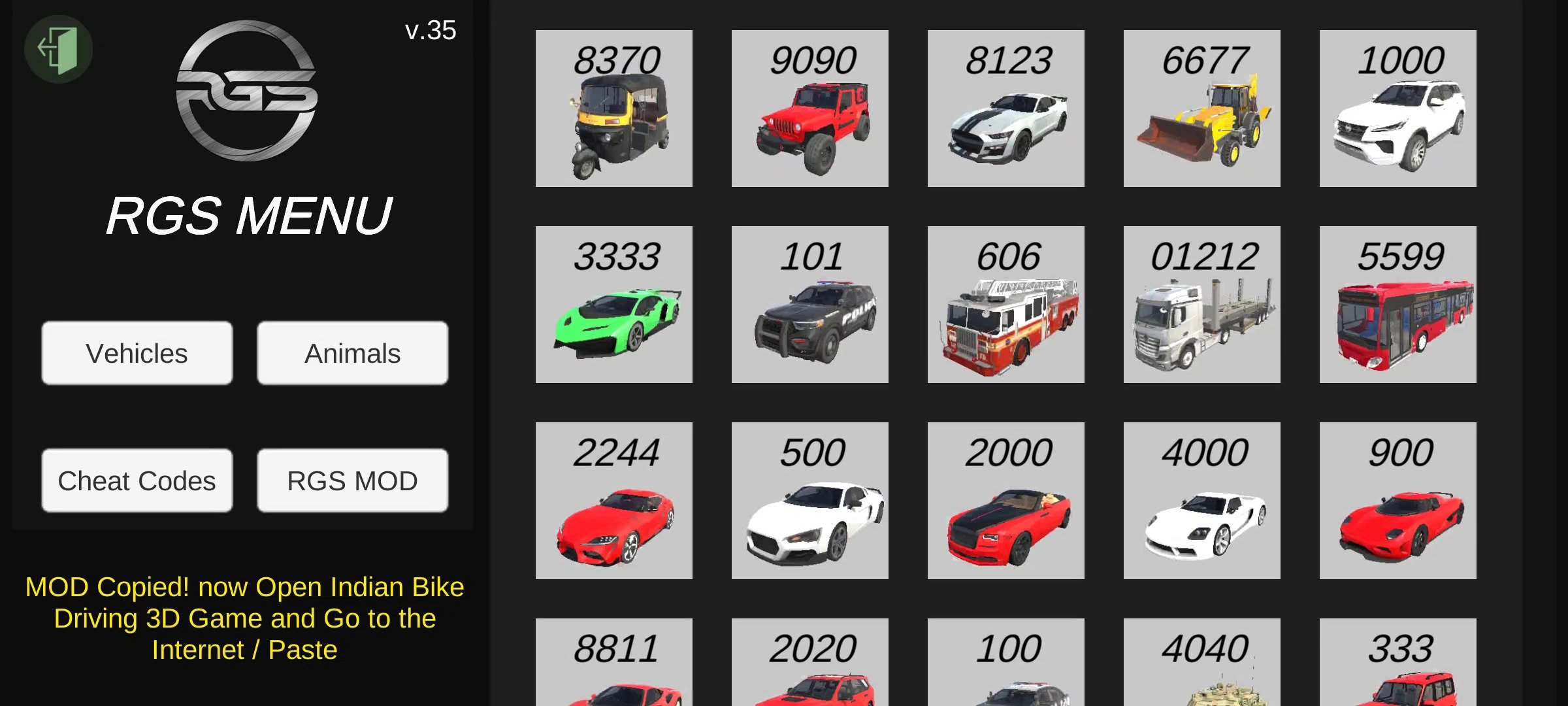This screenshot has width=1568, height=706.
Task: Show the Cheat Codes list
Action: click(137, 480)
